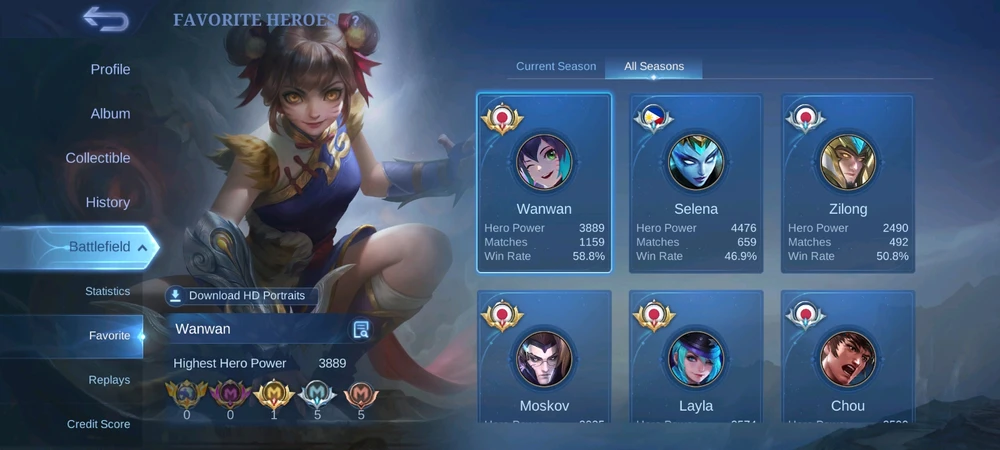Show the Statistics page
This screenshot has width=1000, height=450.
coord(107,291)
